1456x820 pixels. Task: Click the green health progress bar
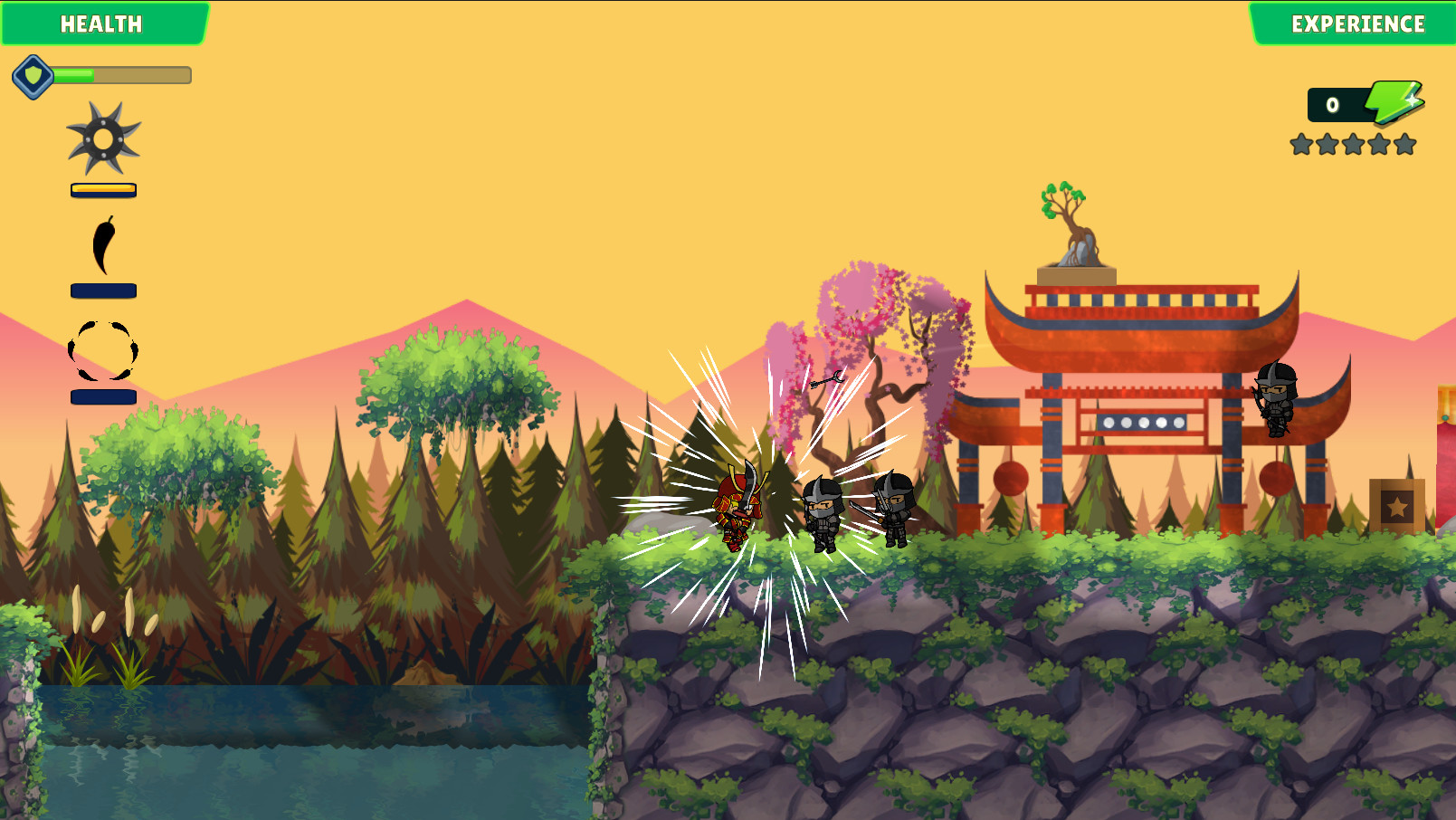point(75,75)
